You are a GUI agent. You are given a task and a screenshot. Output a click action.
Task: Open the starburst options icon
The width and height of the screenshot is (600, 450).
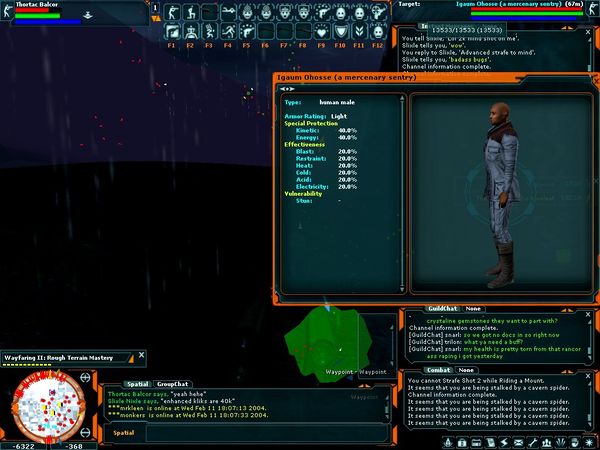click(588, 441)
